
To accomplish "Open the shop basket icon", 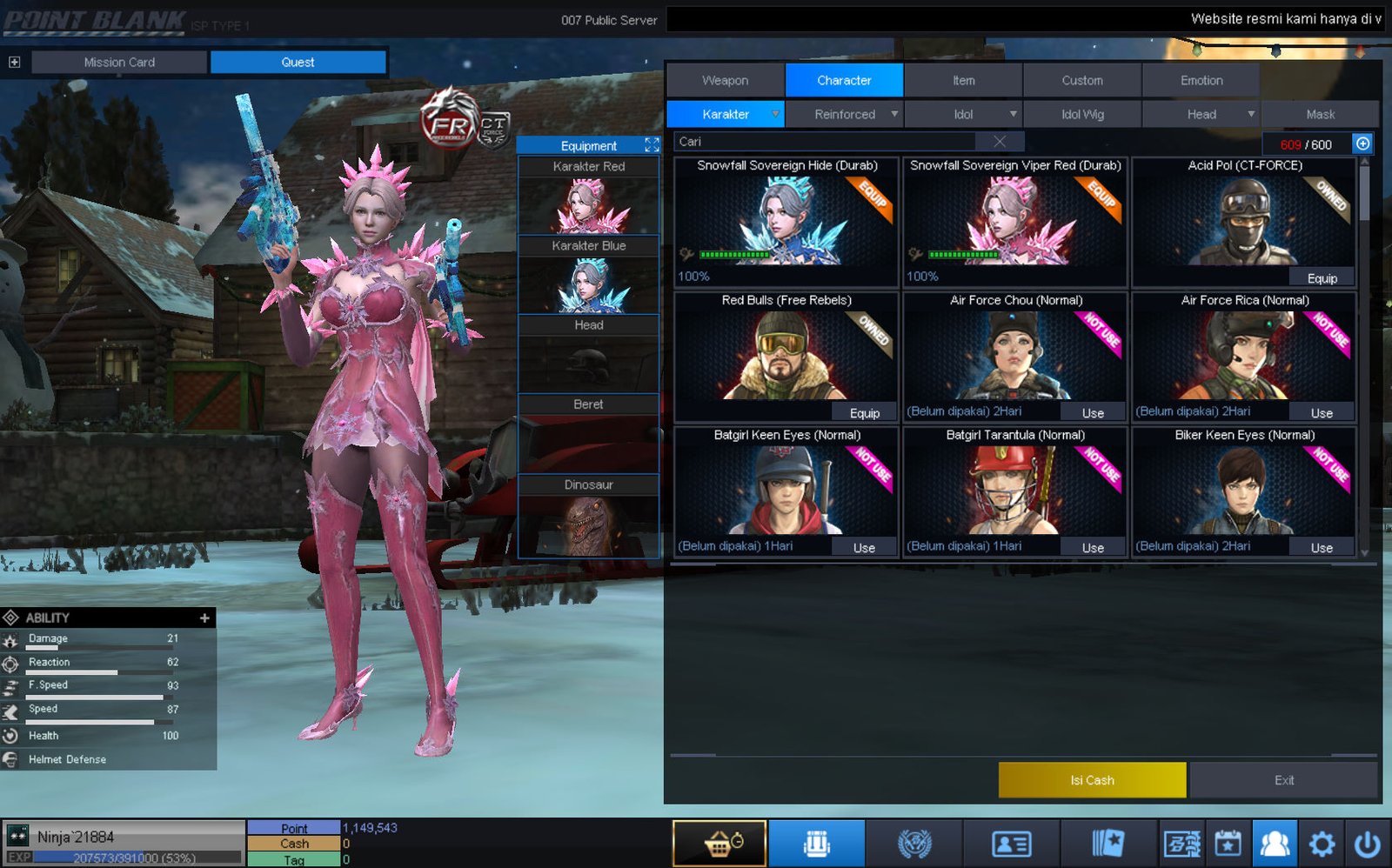I will [719, 844].
